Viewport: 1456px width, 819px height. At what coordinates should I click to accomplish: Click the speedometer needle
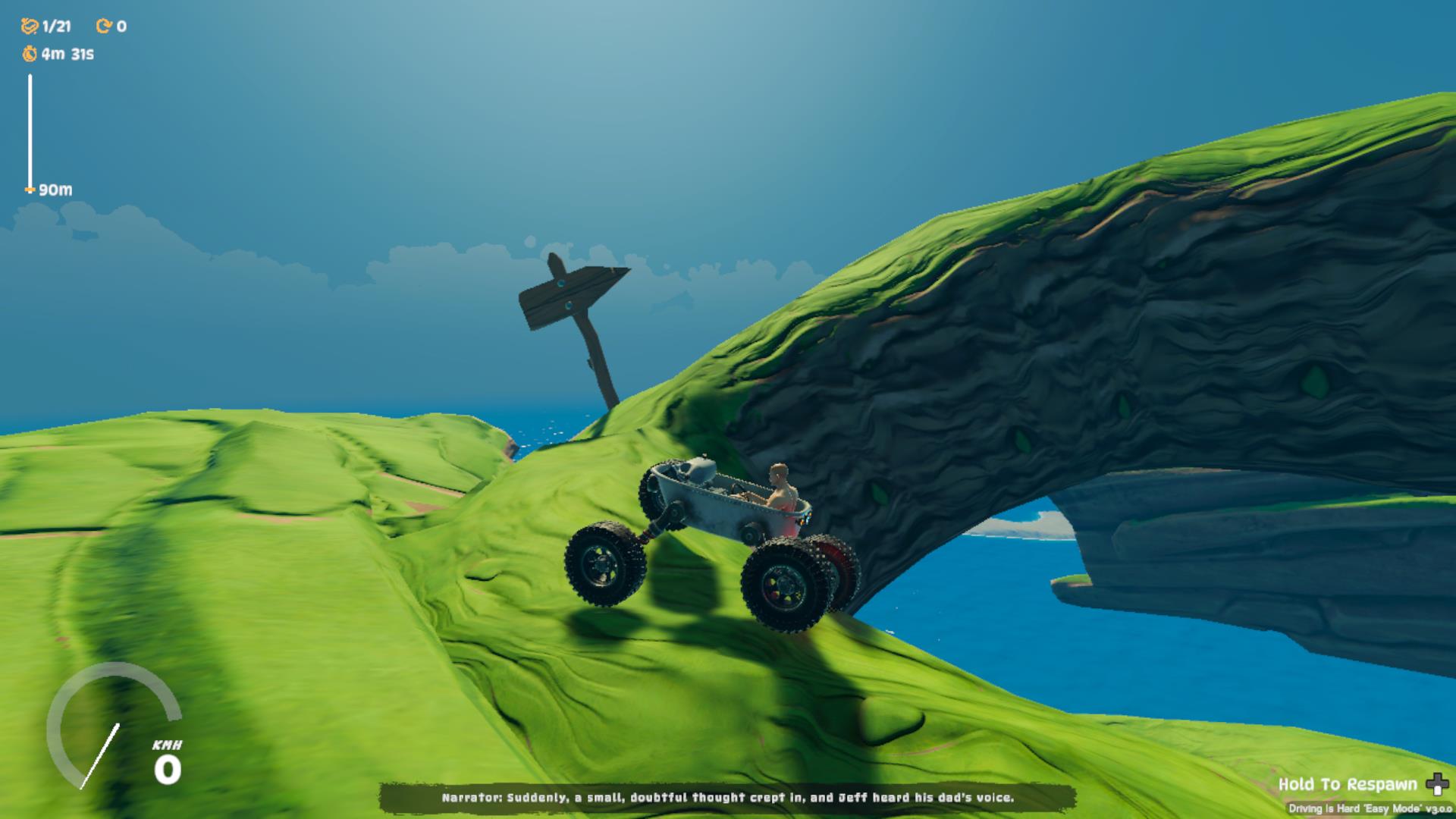click(99, 758)
